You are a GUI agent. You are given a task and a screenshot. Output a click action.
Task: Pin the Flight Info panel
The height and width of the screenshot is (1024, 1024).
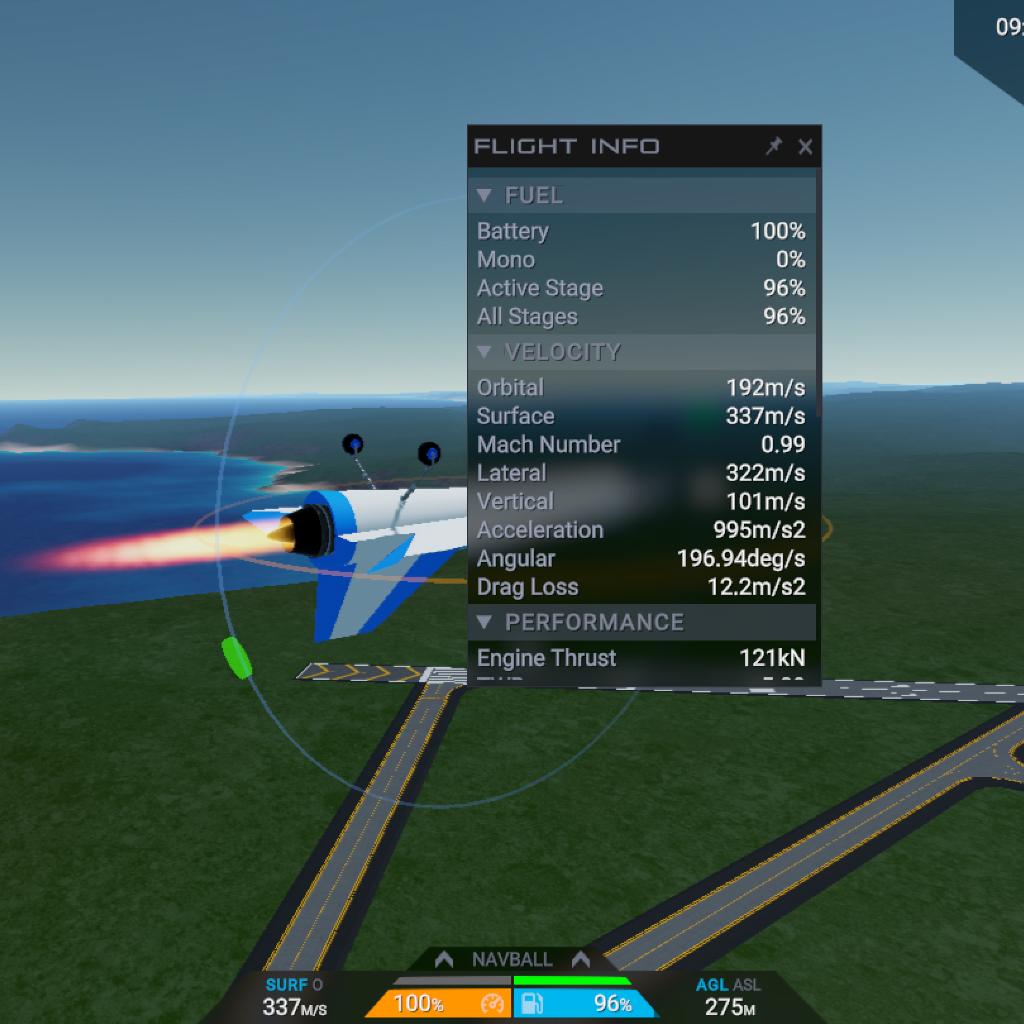tap(773, 147)
